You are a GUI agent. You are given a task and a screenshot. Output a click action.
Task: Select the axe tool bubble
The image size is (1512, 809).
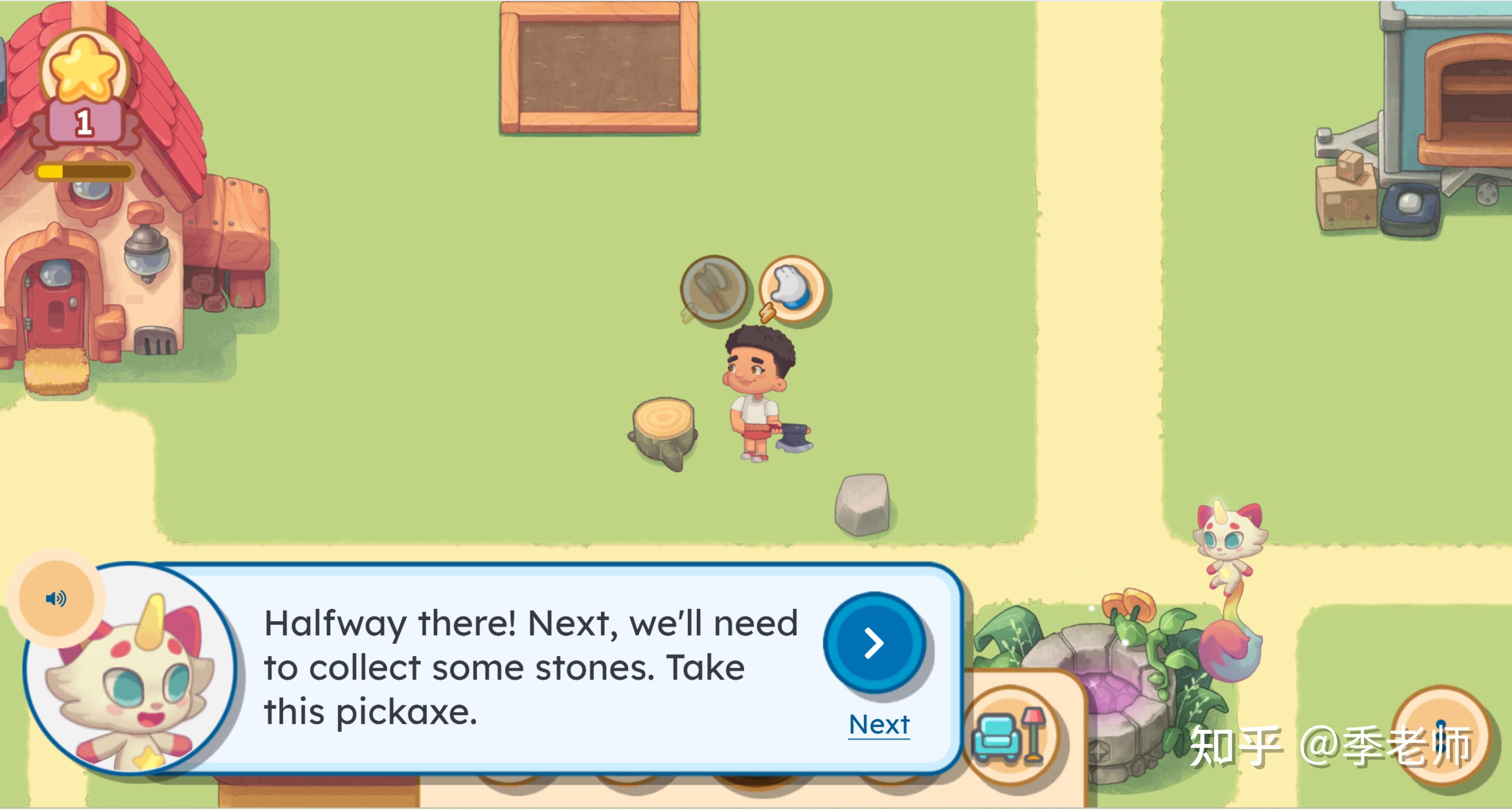coord(714,289)
